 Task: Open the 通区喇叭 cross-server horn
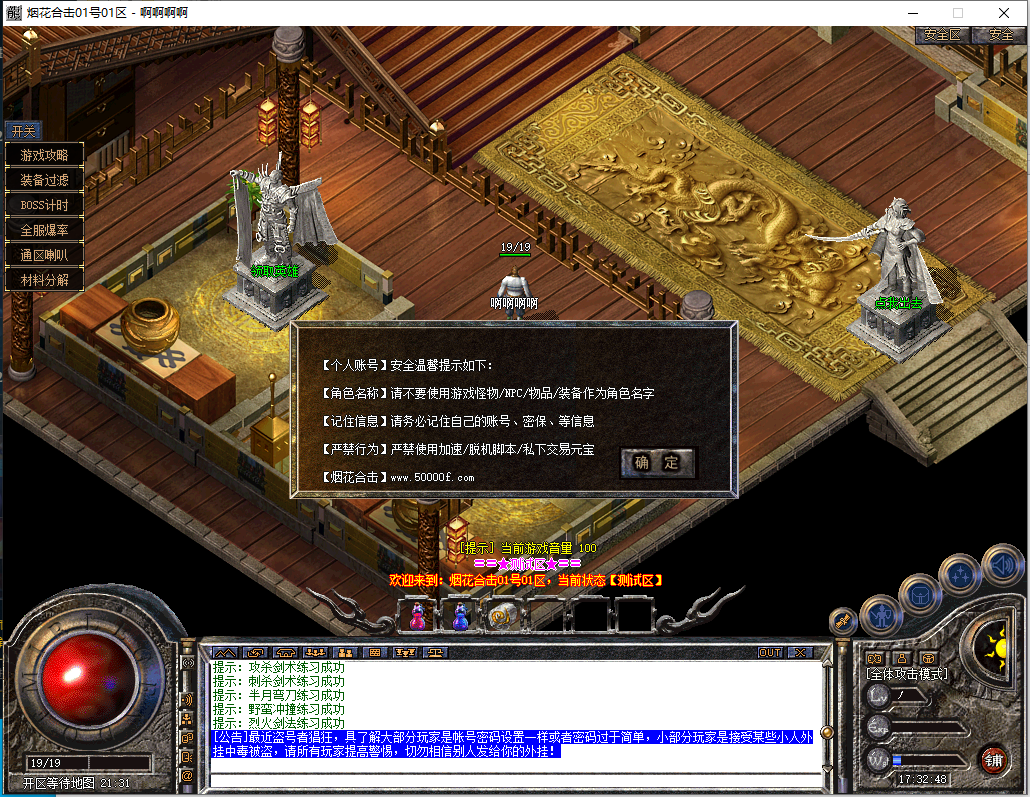point(44,255)
